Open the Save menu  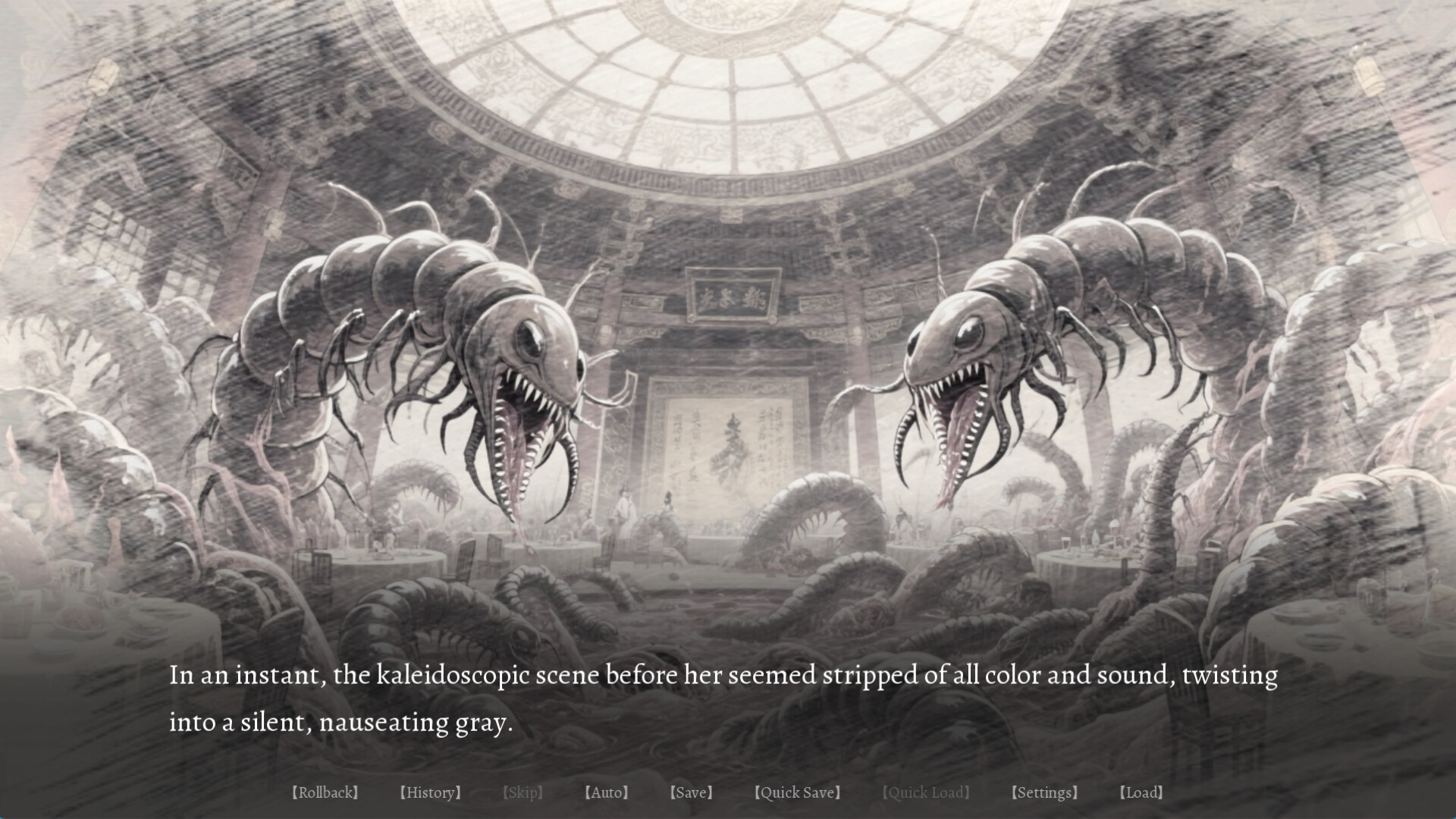(x=691, y=792)
